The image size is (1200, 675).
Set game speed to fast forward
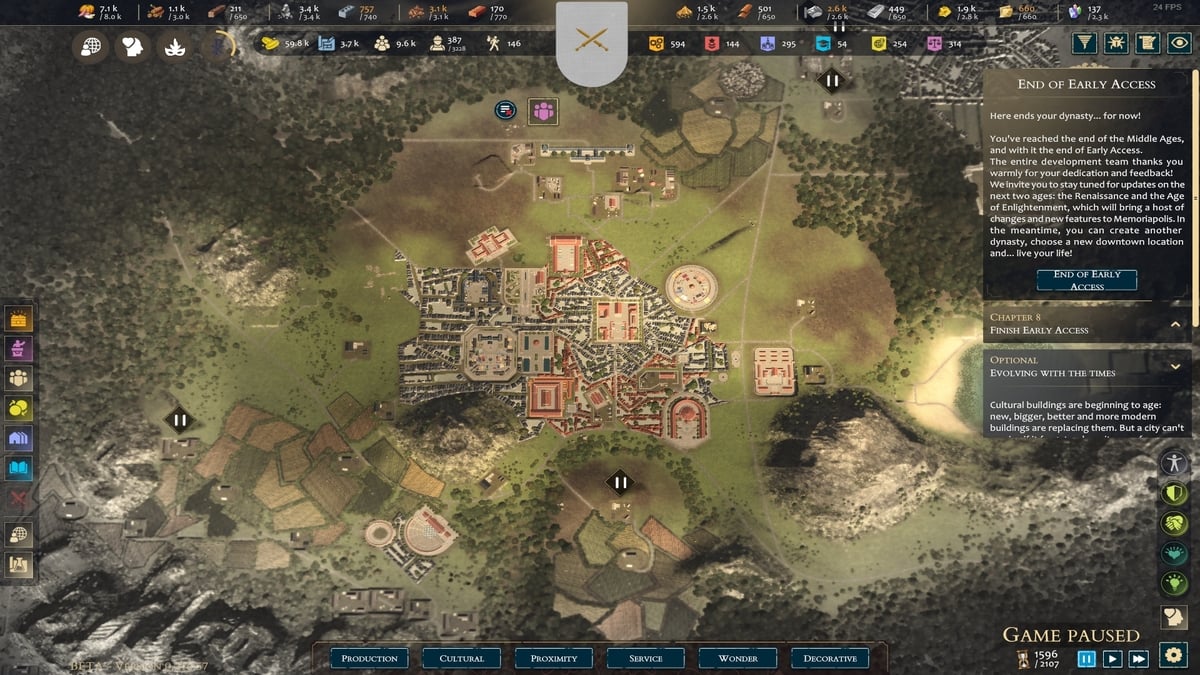1138,658
